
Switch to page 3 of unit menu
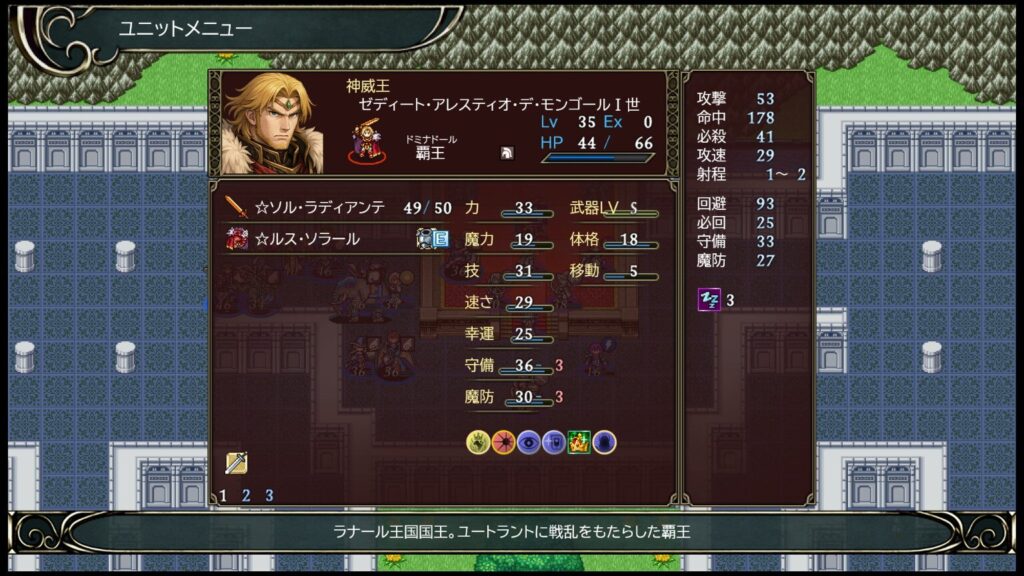269,495
